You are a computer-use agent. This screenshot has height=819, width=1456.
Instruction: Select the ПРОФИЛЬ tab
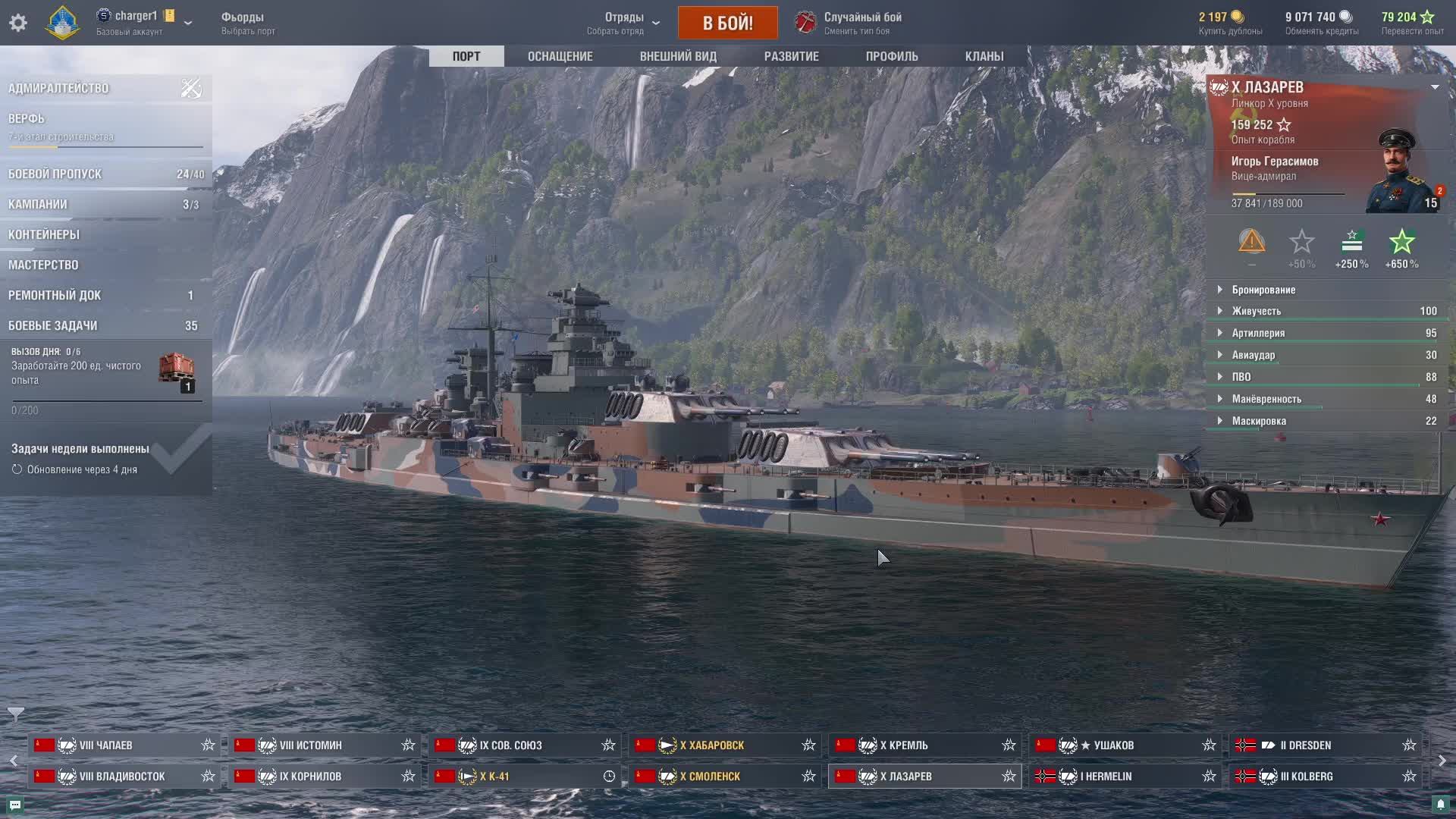[x=892, y=56]
